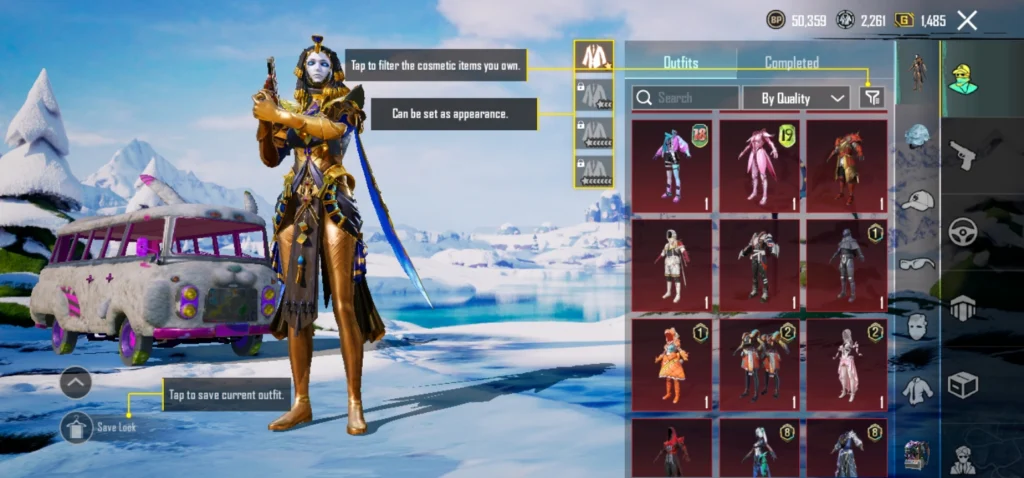Switch to the Outfits tab
Viewport: 1024px width, 478px height.
tap(681, 62)
